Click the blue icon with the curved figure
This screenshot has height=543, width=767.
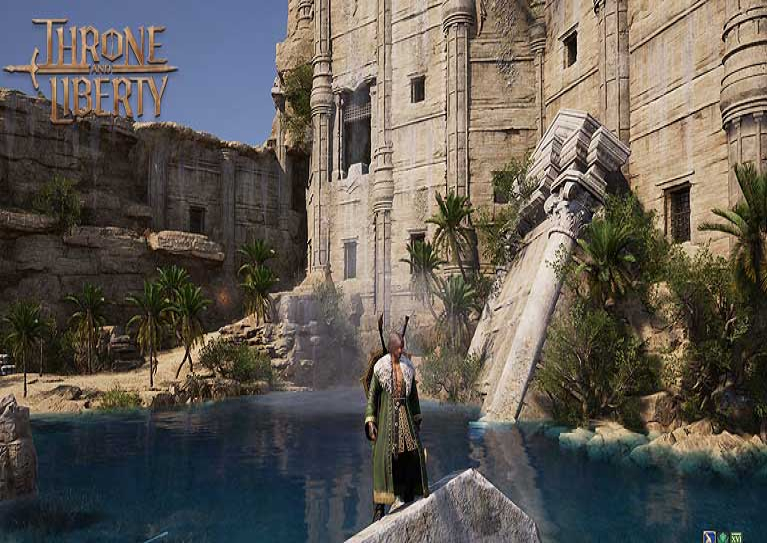709,536
